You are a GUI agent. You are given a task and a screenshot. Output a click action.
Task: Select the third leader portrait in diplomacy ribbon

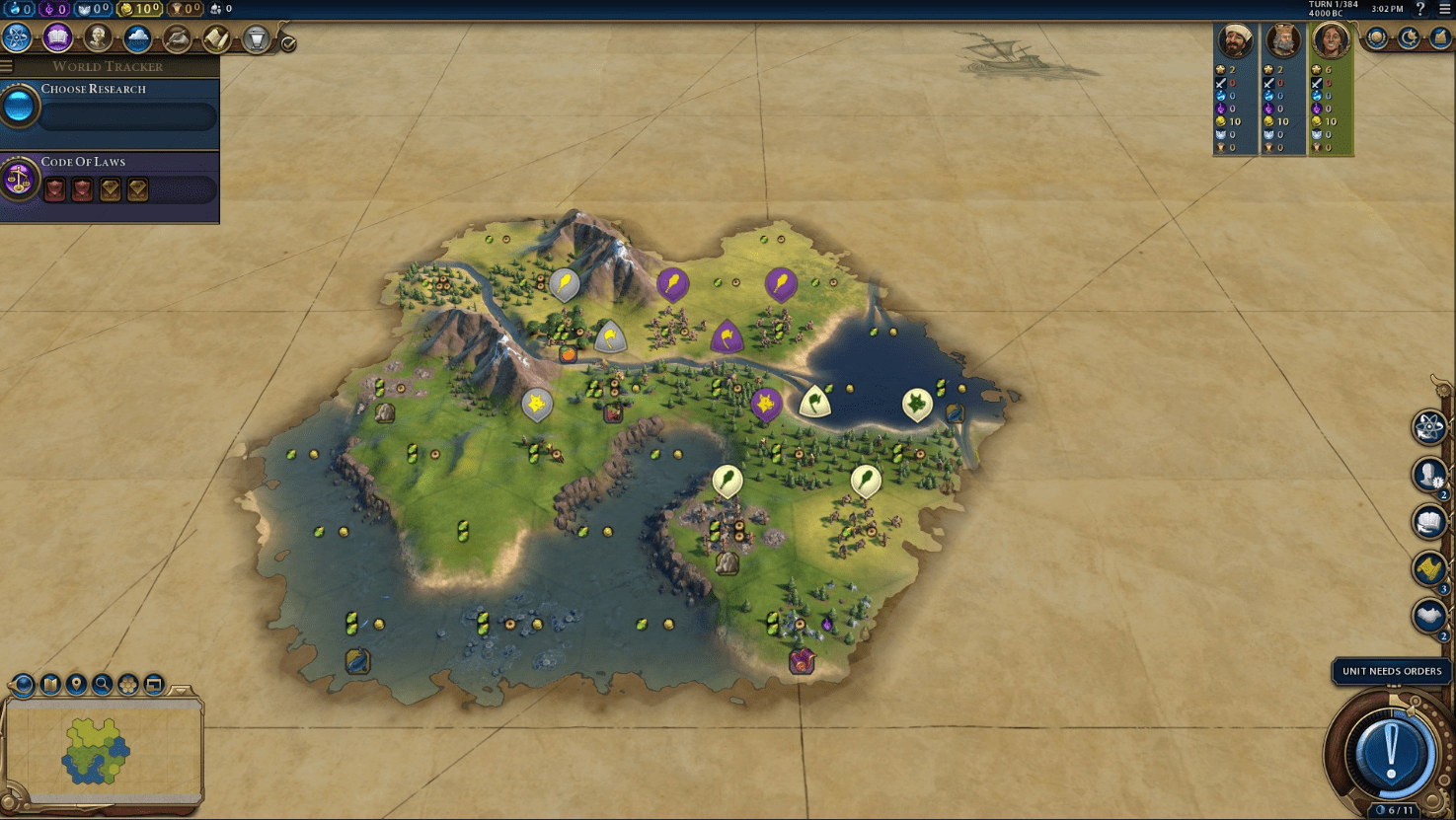1332,41
